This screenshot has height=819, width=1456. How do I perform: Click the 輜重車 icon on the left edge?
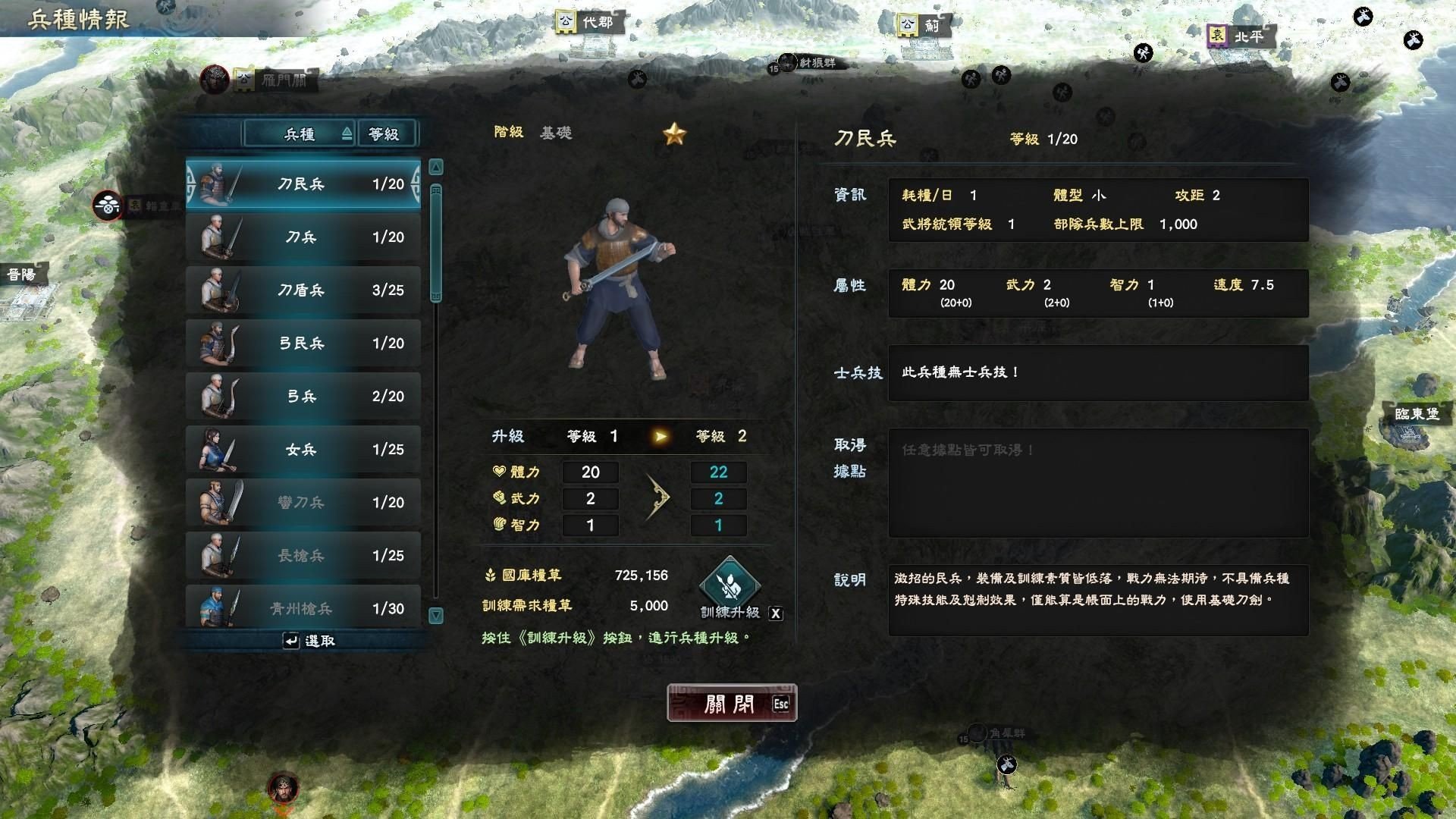(108, 206)
